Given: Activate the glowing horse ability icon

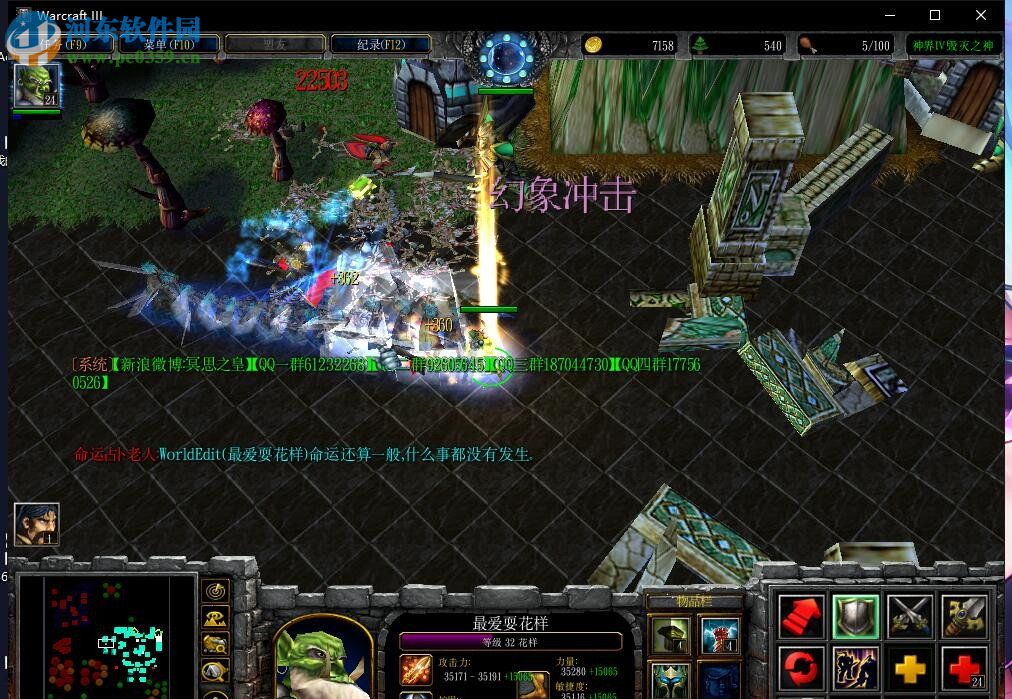Looking at the screenshot, I should click(856, 668).
